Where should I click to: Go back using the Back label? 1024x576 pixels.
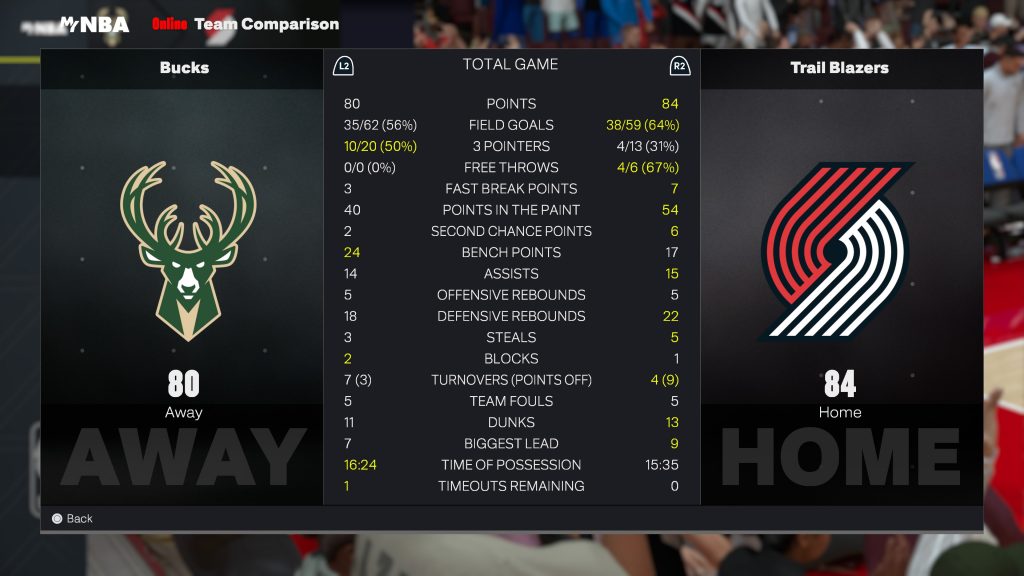[79, 518]
